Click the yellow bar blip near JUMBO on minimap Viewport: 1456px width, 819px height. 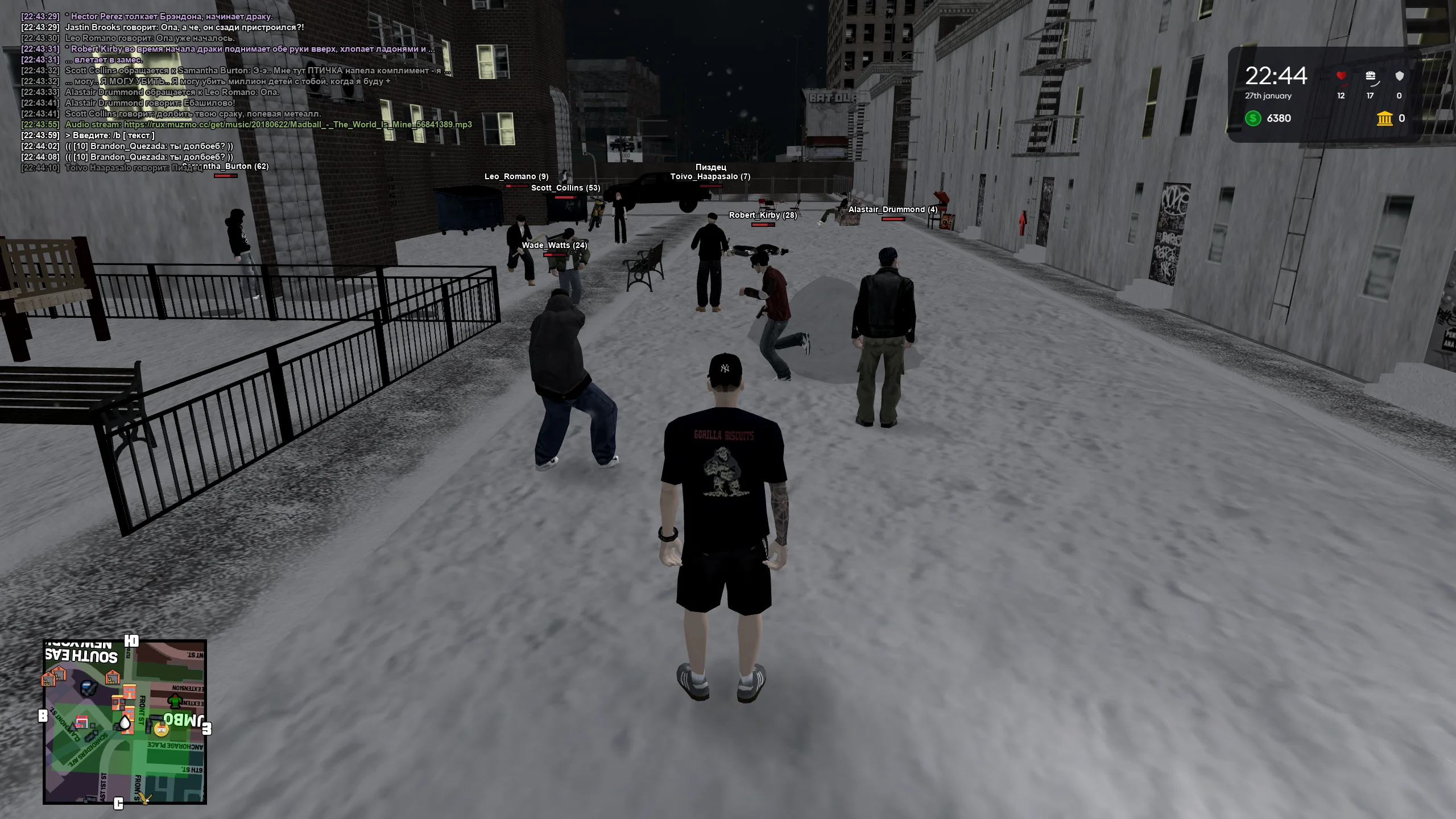[160, 729]
